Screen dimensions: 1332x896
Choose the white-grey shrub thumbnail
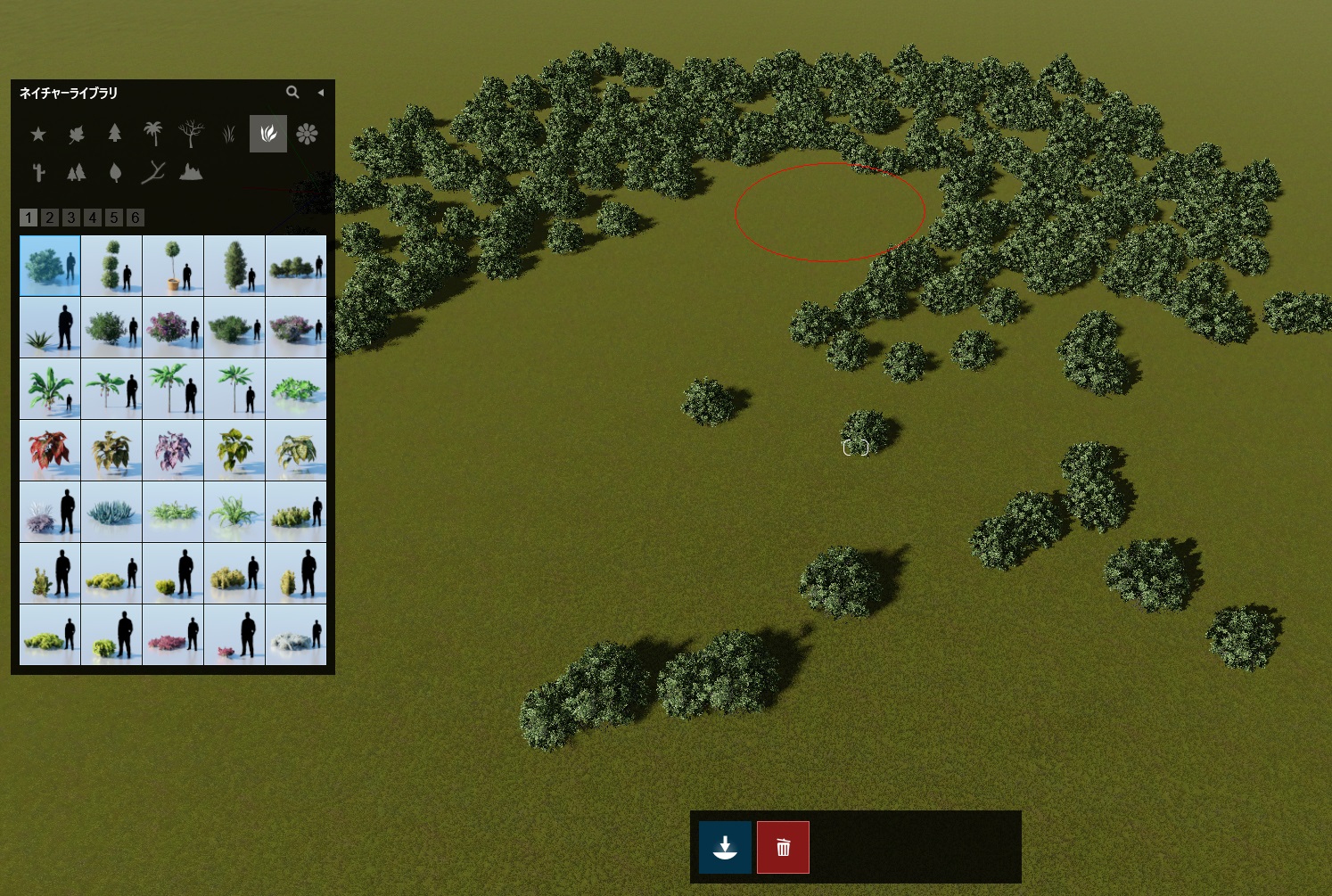point(296,635)
